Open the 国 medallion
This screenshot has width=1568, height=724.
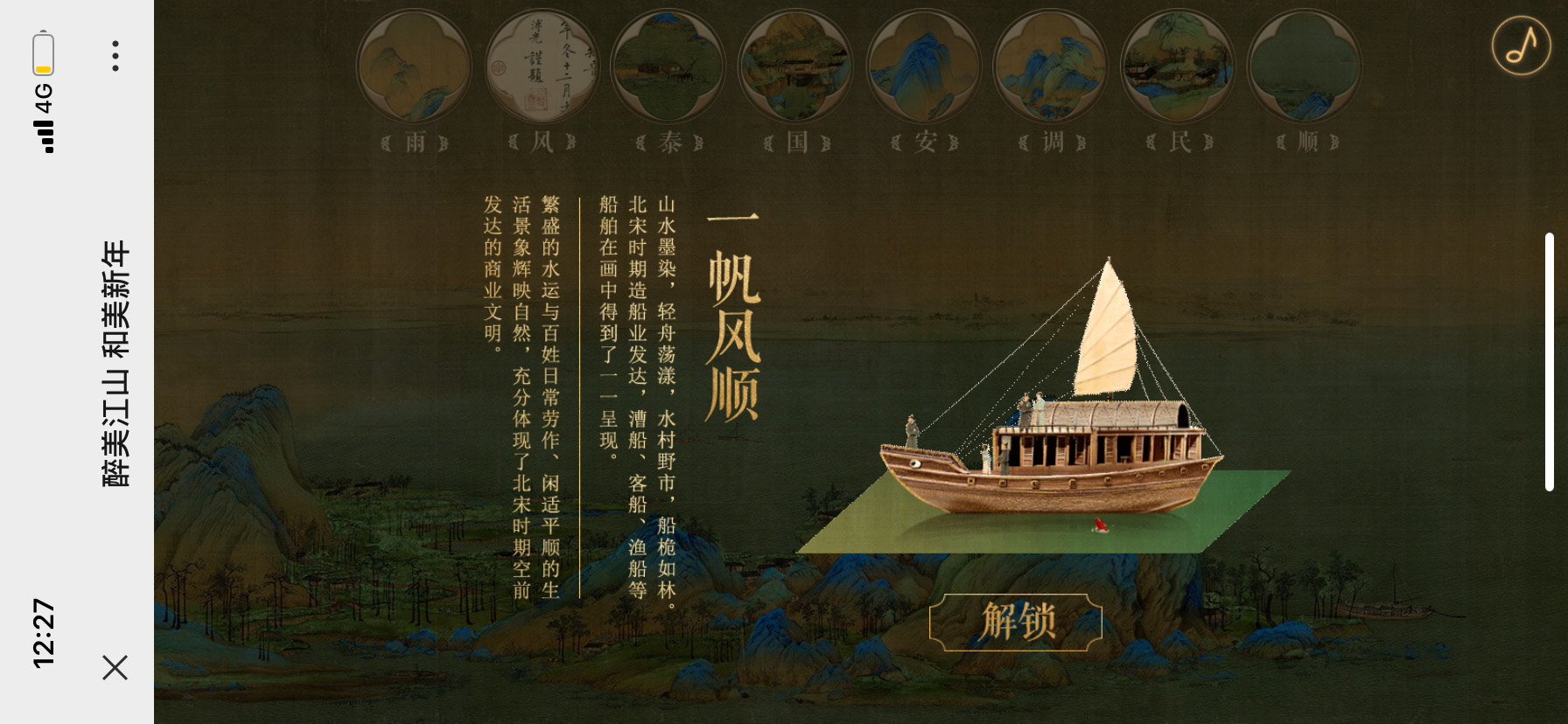point(795,66)
